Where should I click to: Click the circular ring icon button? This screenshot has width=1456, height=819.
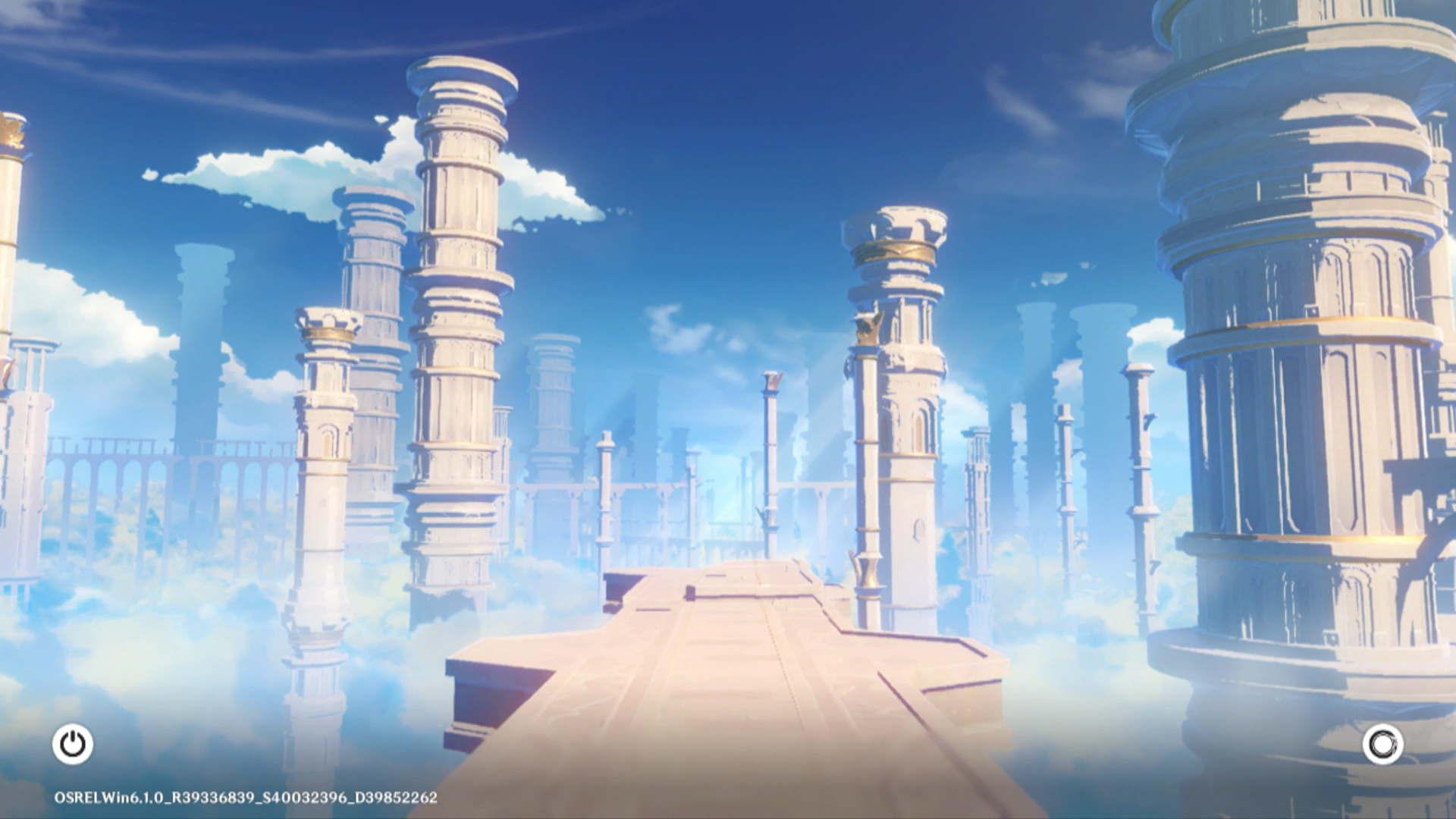[1382, 744]
